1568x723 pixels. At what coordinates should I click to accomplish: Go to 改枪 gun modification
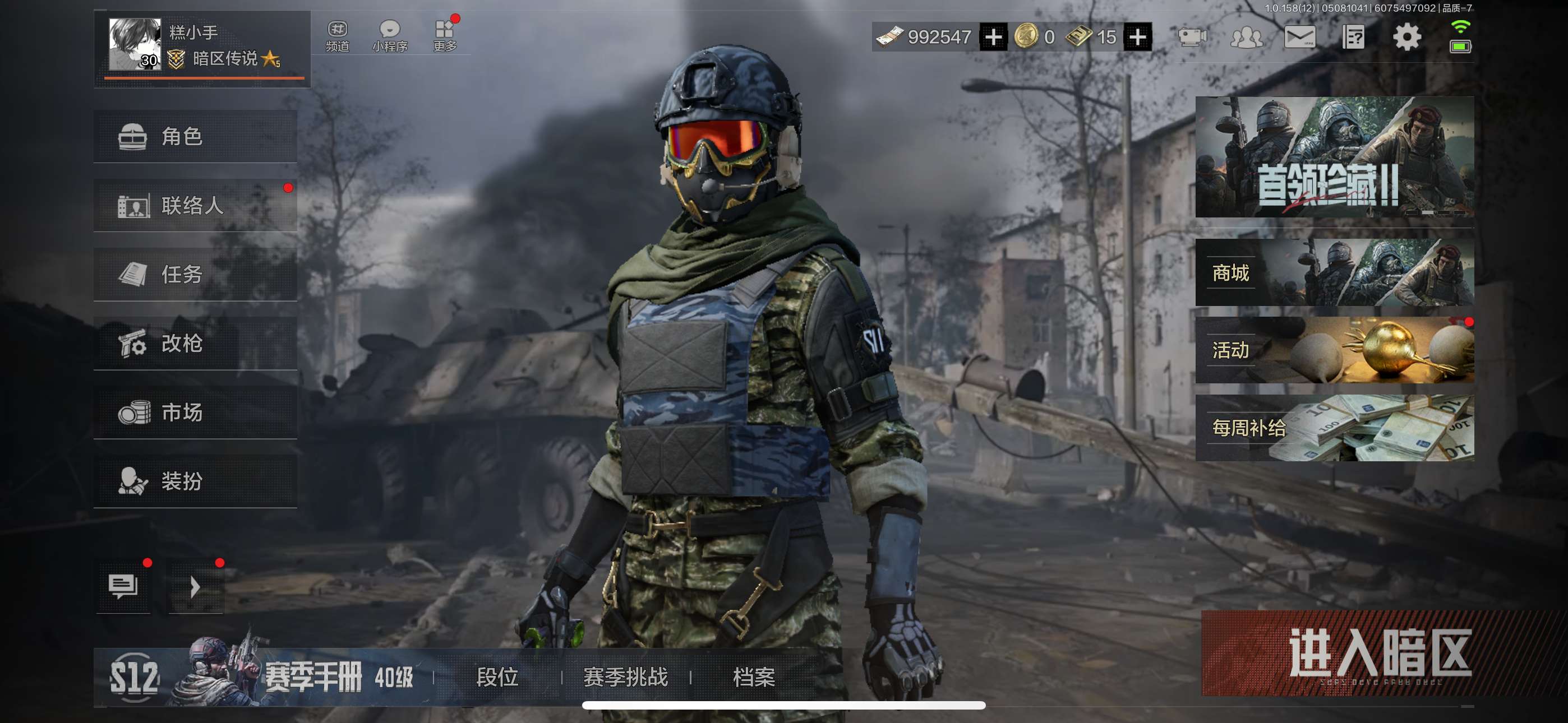click(195, 343)
